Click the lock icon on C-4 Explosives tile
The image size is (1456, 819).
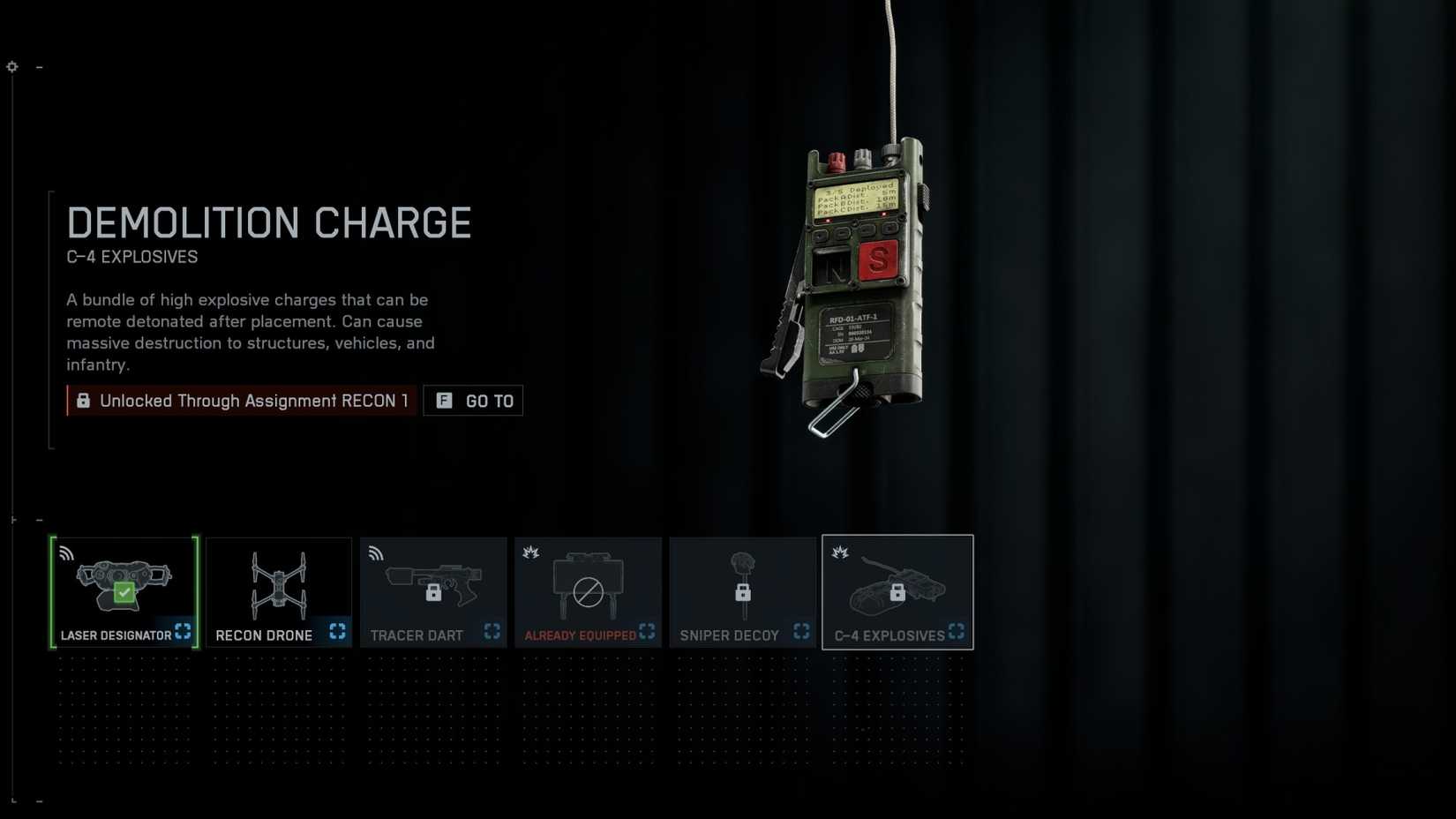click(897, 593)
